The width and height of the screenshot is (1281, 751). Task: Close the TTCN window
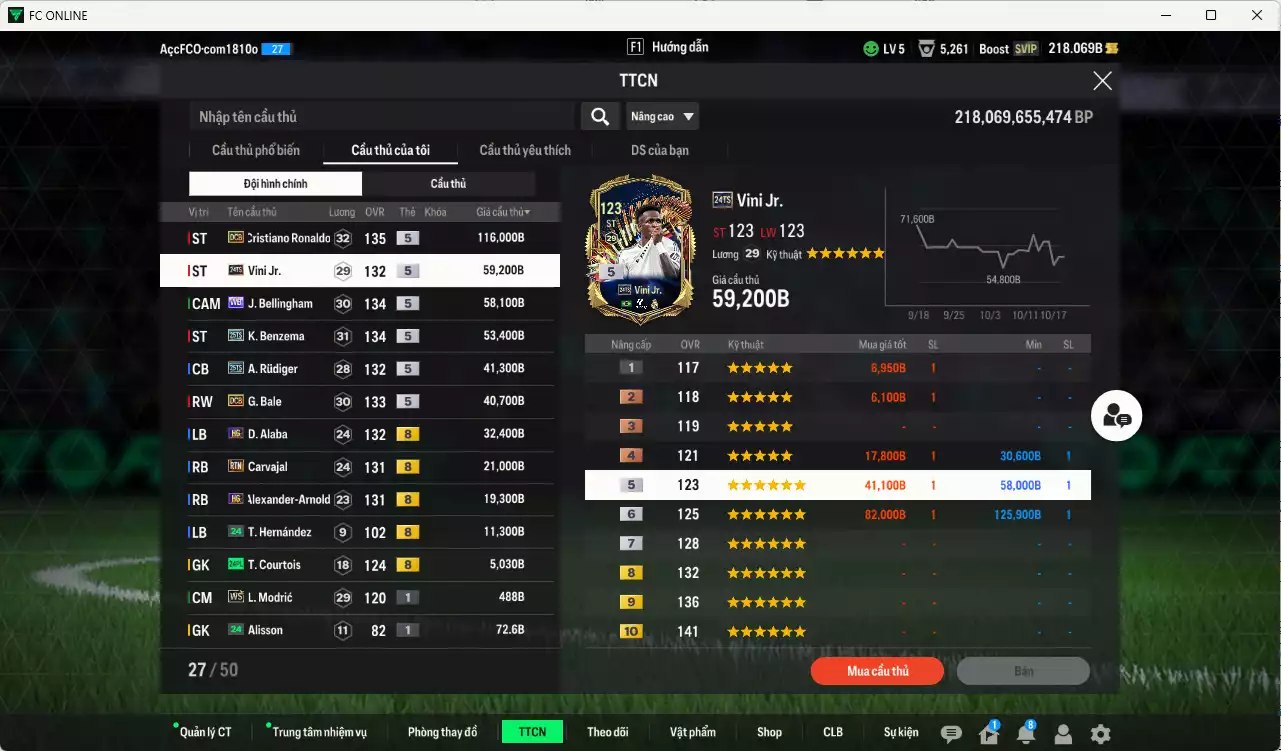tap(1102, 81)
